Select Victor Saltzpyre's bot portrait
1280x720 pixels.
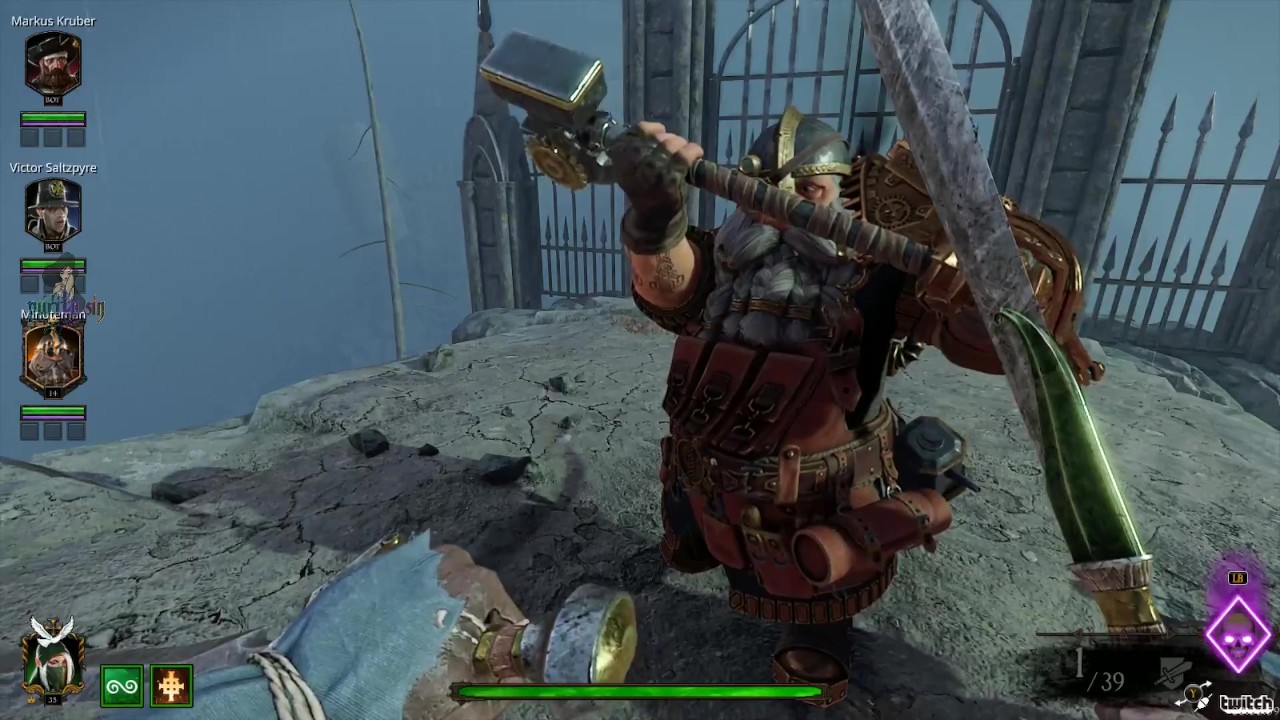(x=53, y=212)
